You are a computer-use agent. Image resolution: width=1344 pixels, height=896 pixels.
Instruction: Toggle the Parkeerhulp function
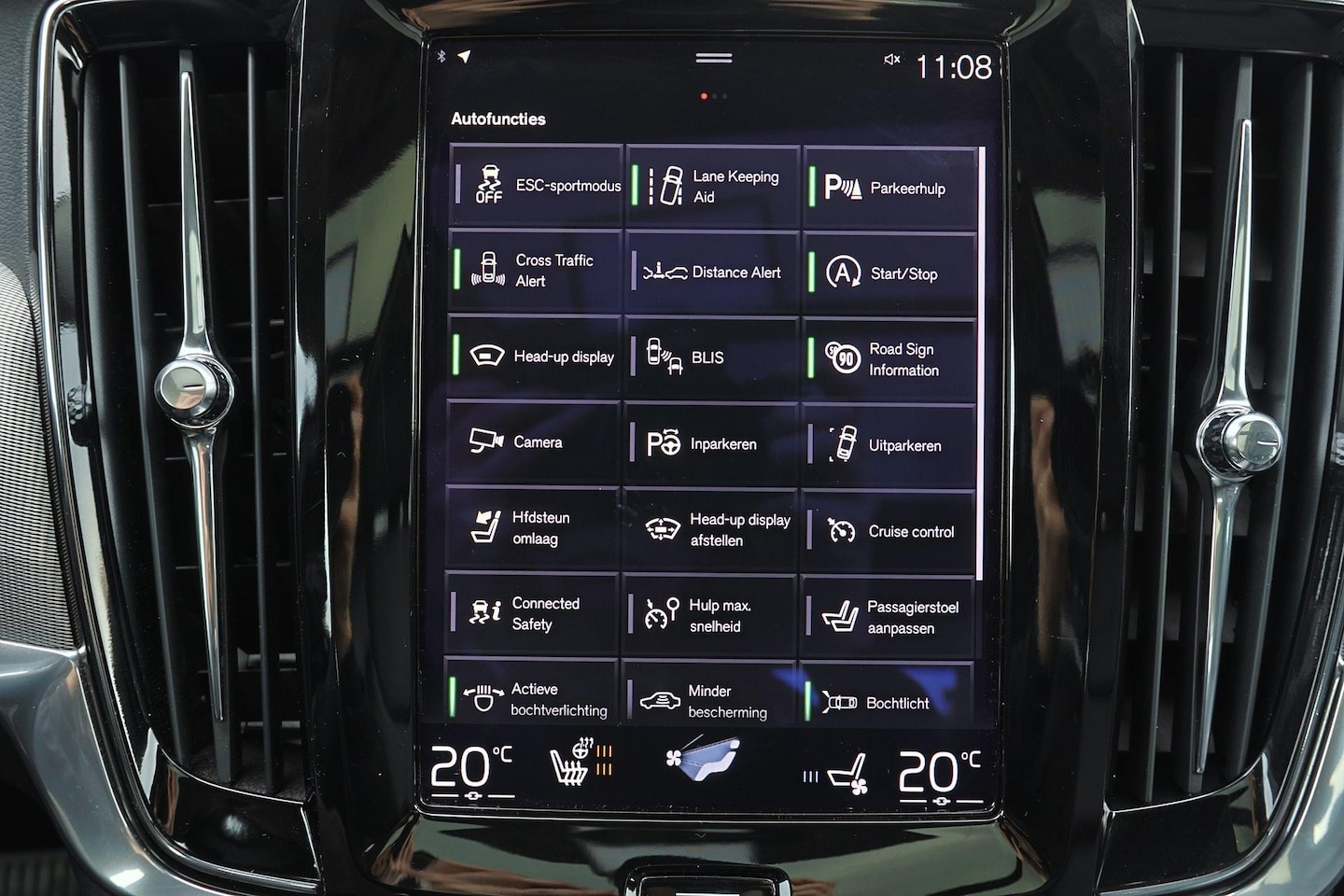(889, 188)
